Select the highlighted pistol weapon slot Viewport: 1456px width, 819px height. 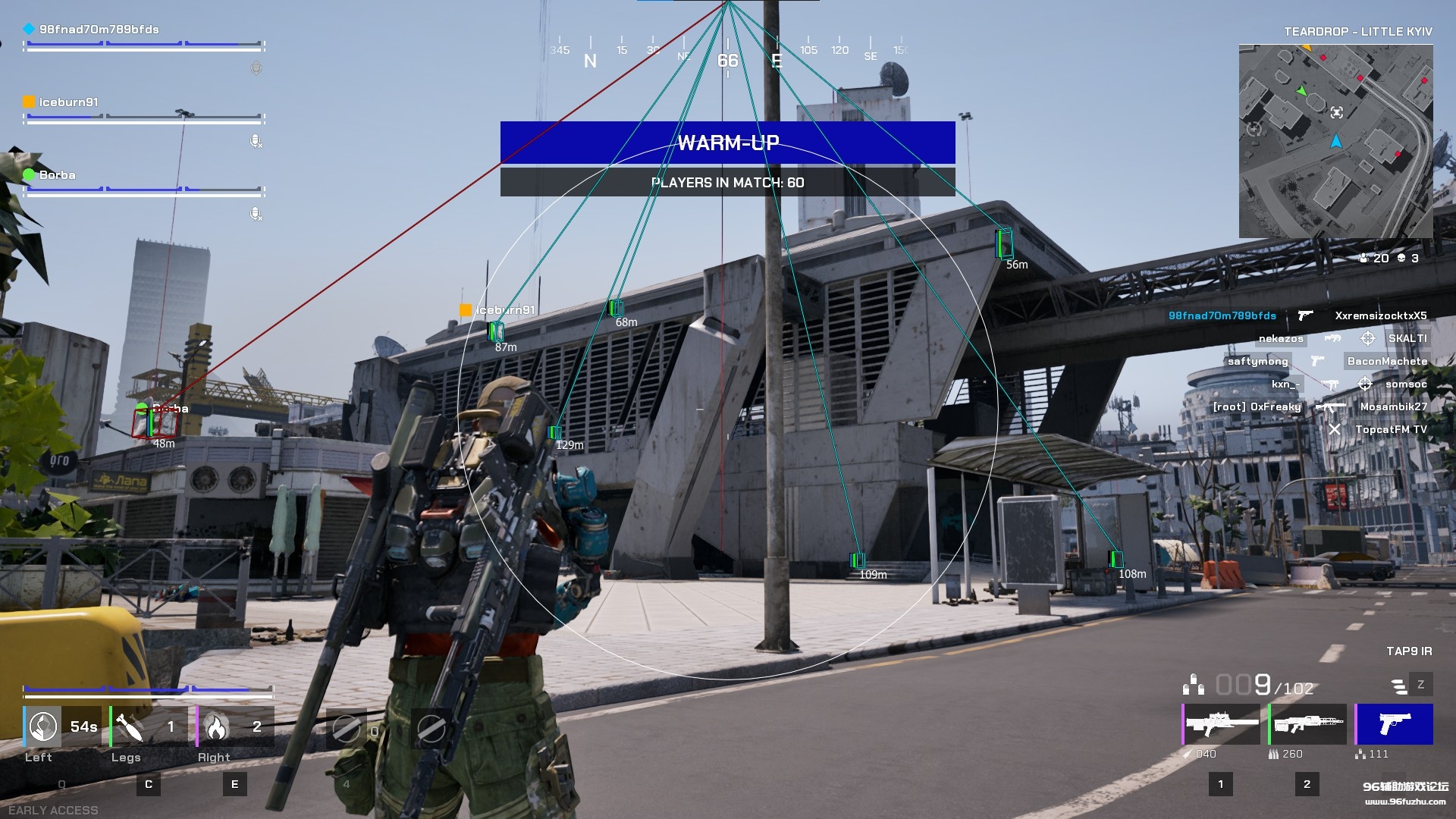tap(1394, 724)
